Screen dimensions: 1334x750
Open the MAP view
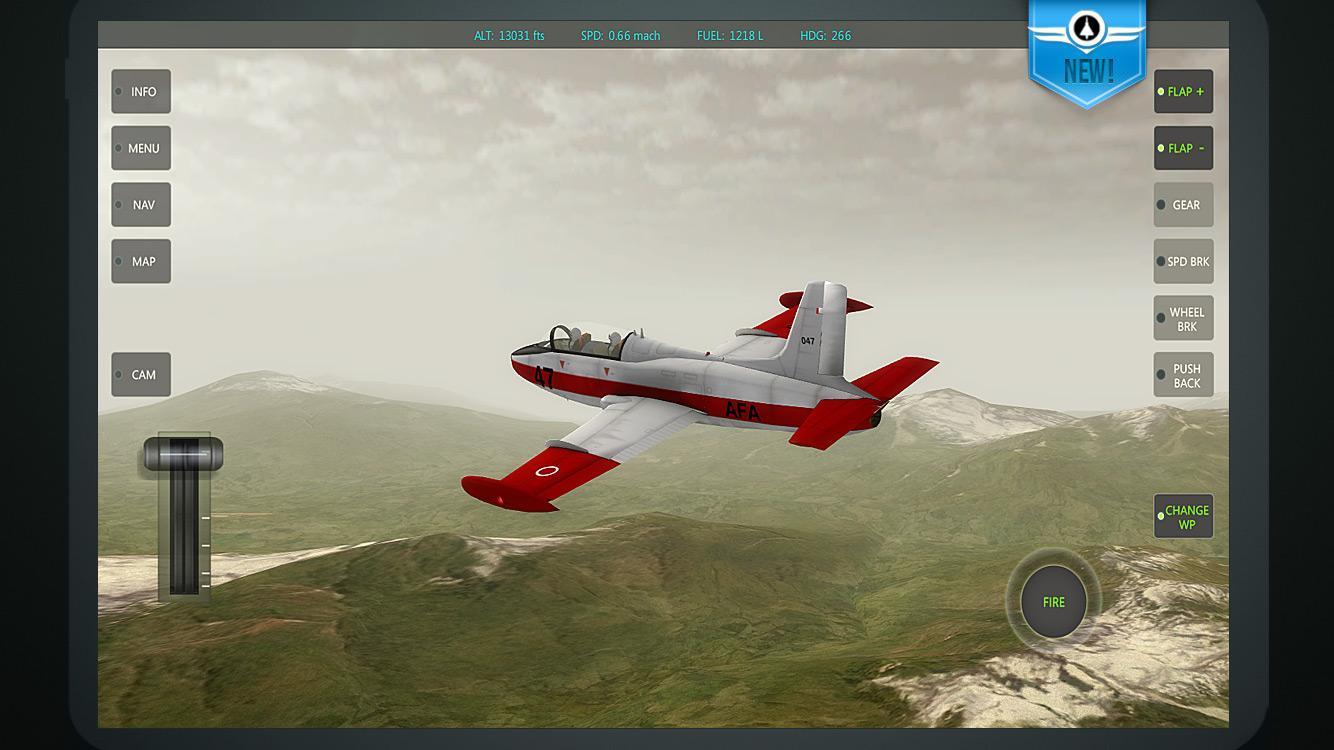coord(141,261)
